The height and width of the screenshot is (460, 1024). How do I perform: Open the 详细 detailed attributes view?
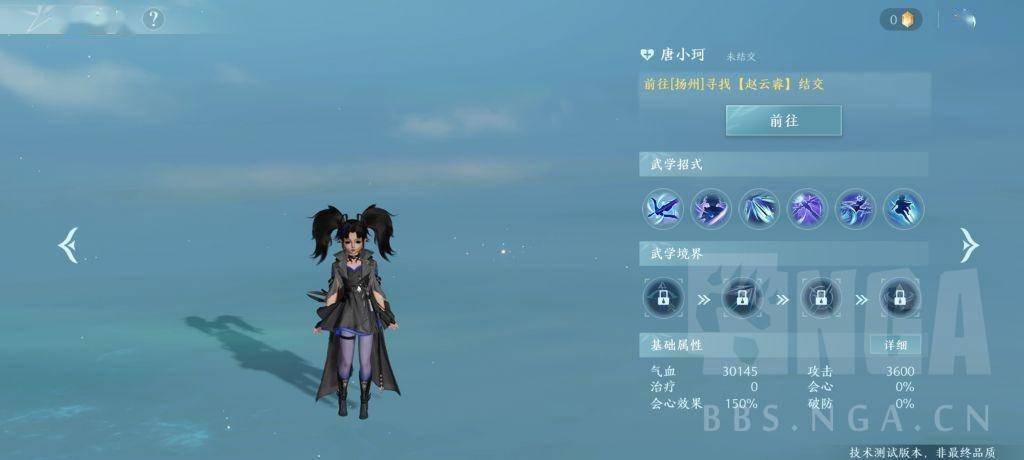(895, 345)
